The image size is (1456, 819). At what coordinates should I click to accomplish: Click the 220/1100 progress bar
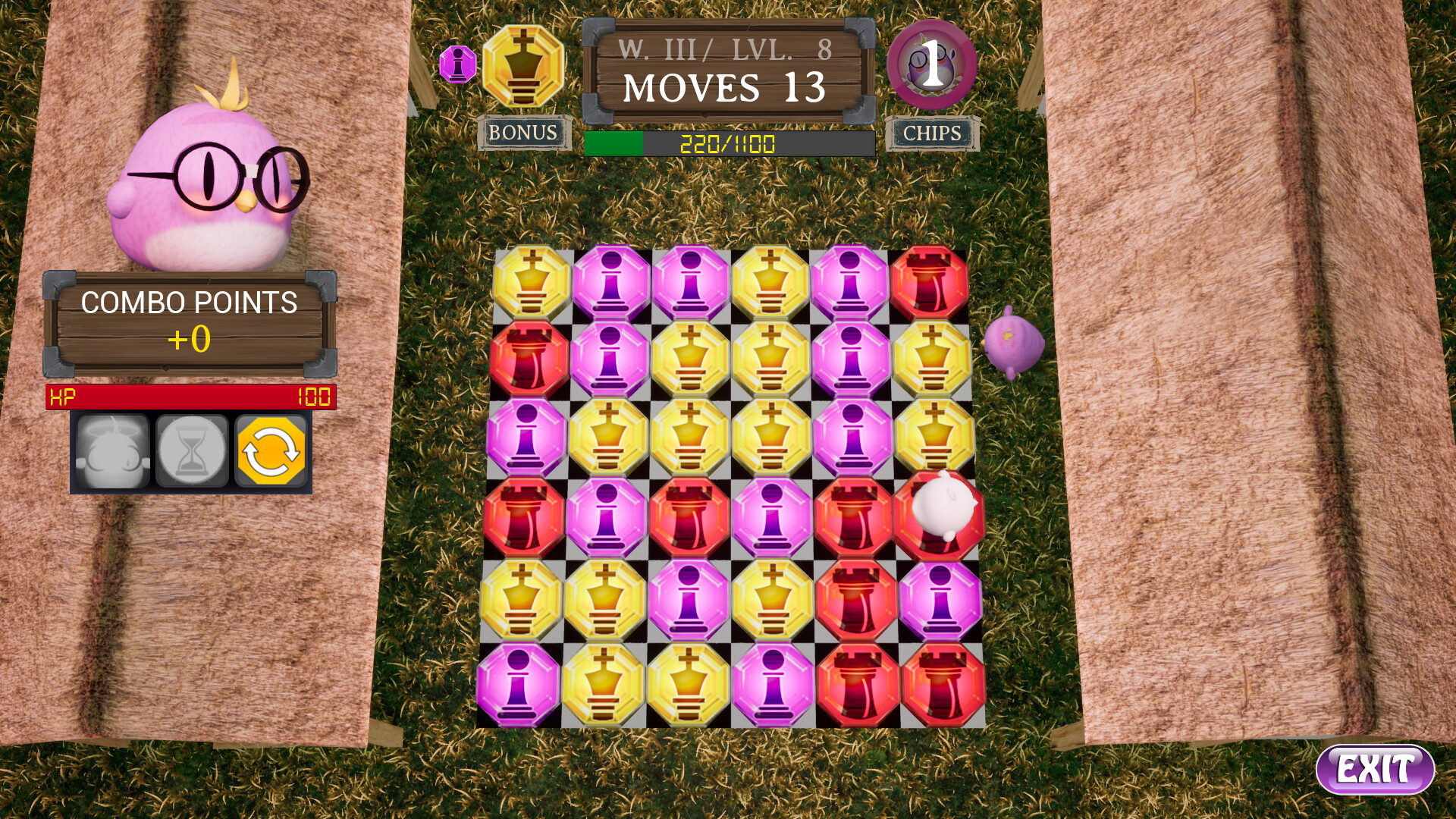[728, 140]
